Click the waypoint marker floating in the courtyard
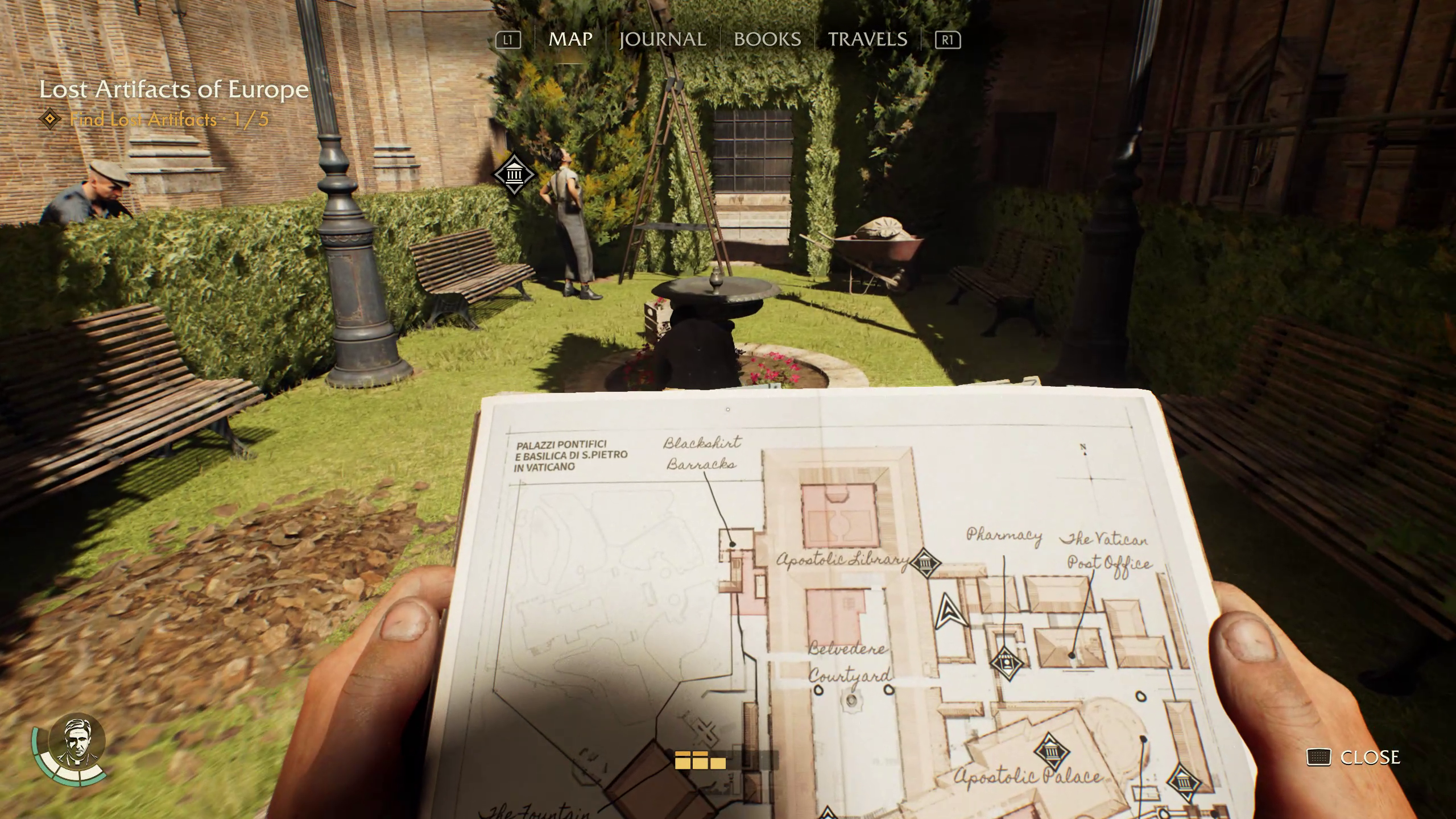 (x=514, y=174)
